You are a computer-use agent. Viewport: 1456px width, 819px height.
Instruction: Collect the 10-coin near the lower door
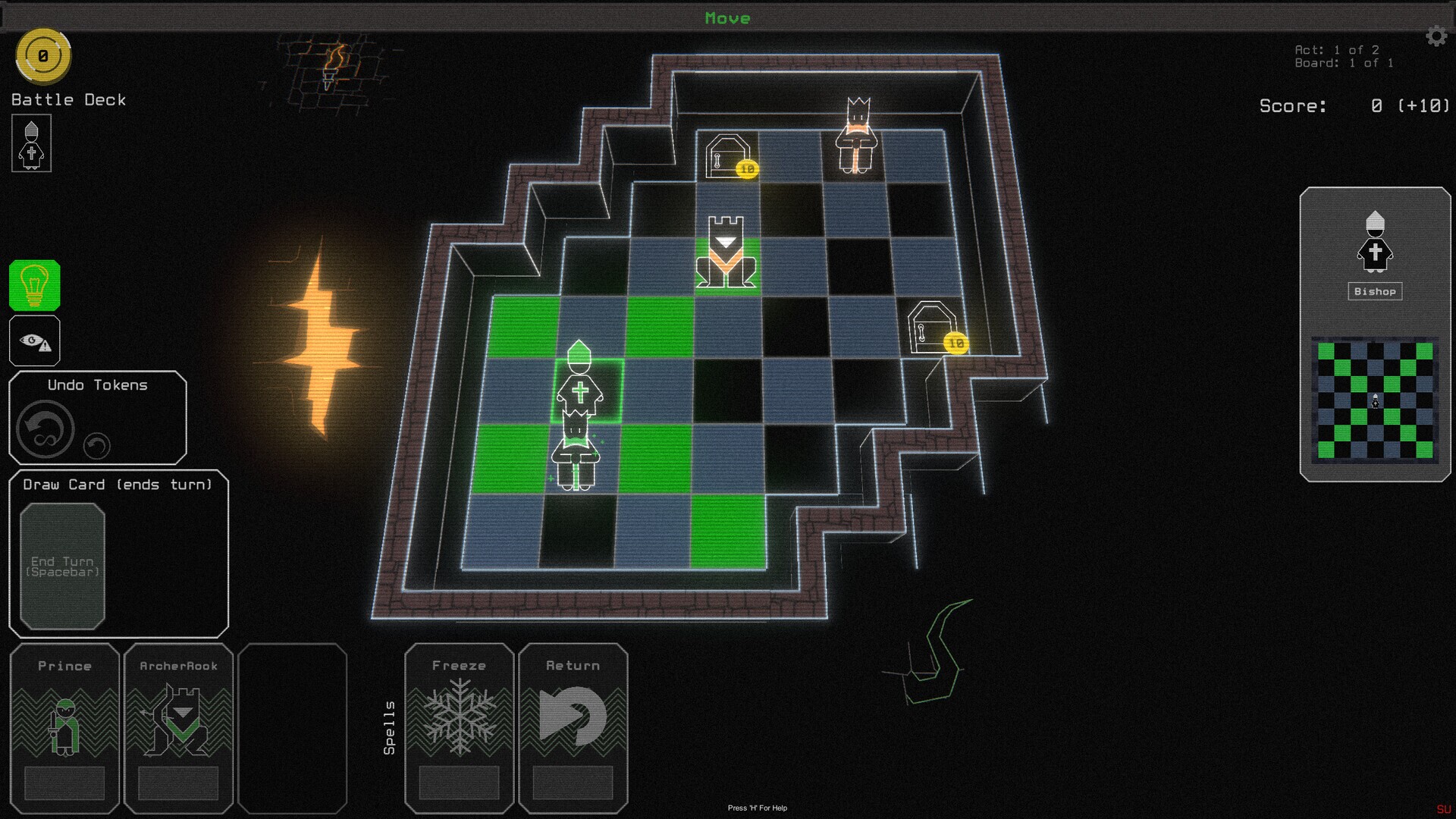955,343
